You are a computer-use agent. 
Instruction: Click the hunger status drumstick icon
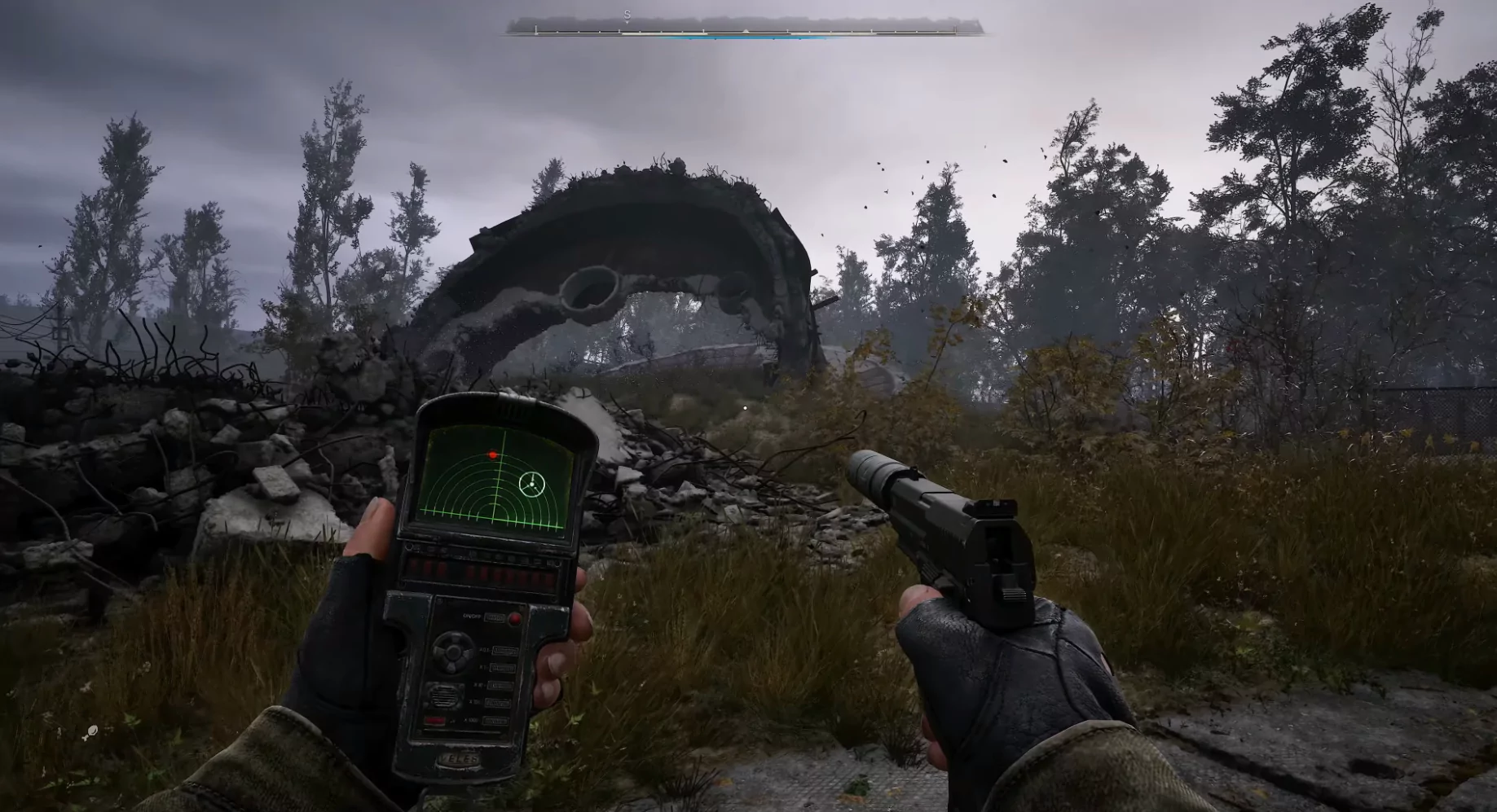[x=91, y=731]
